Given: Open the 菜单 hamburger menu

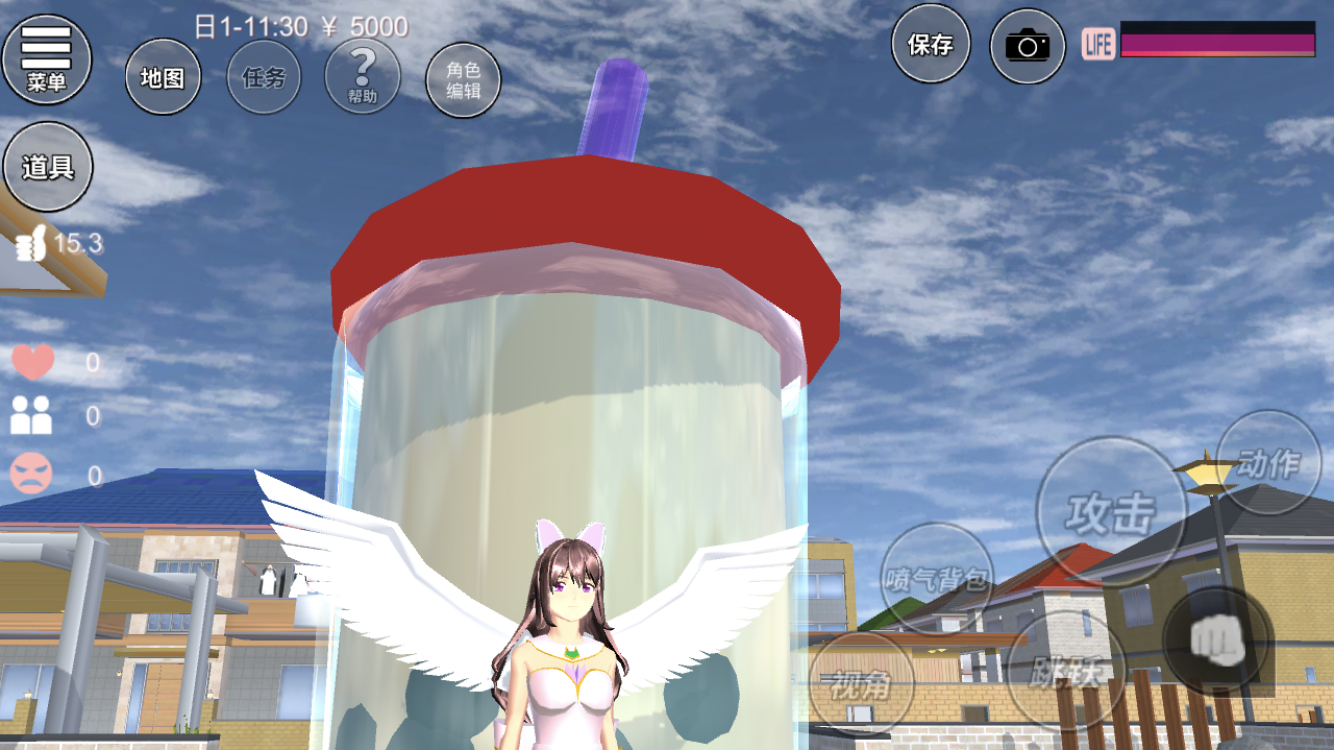Looking at the screenshot, I should [46, 58].
